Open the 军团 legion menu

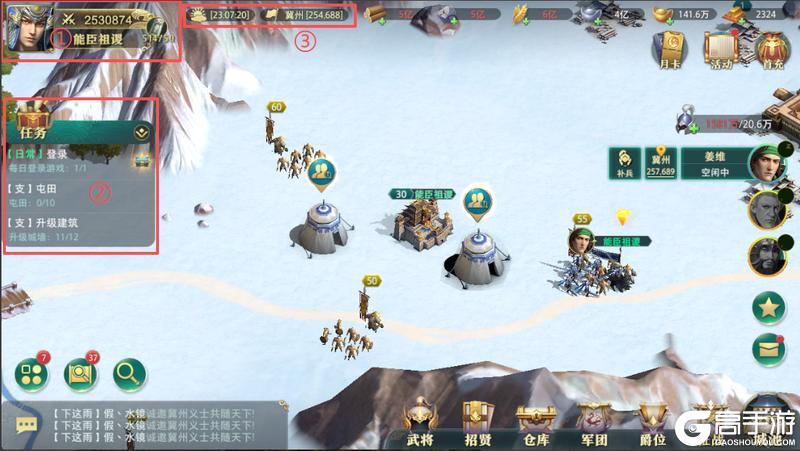point(595,424)
